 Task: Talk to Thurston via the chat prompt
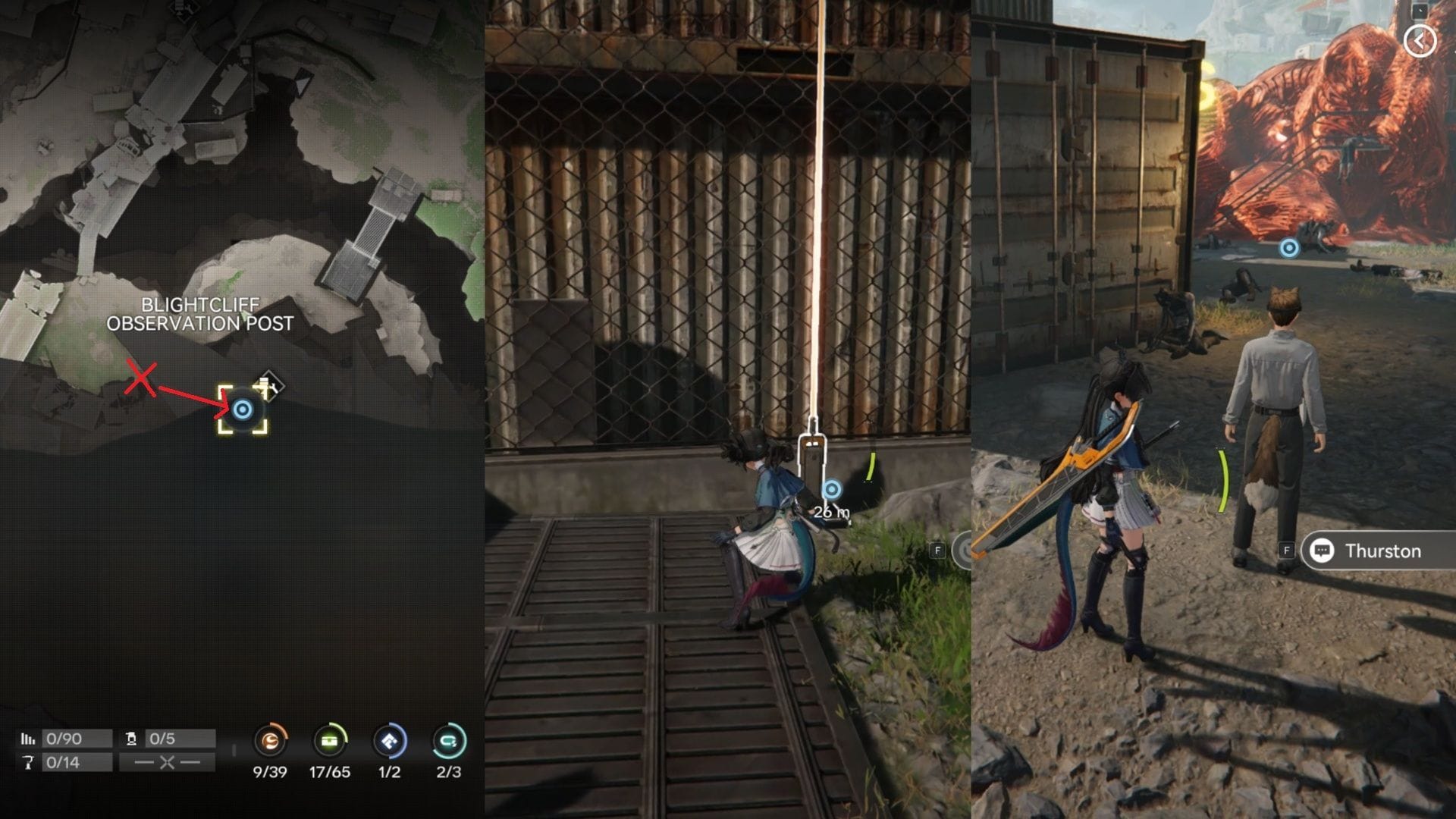1371,551
